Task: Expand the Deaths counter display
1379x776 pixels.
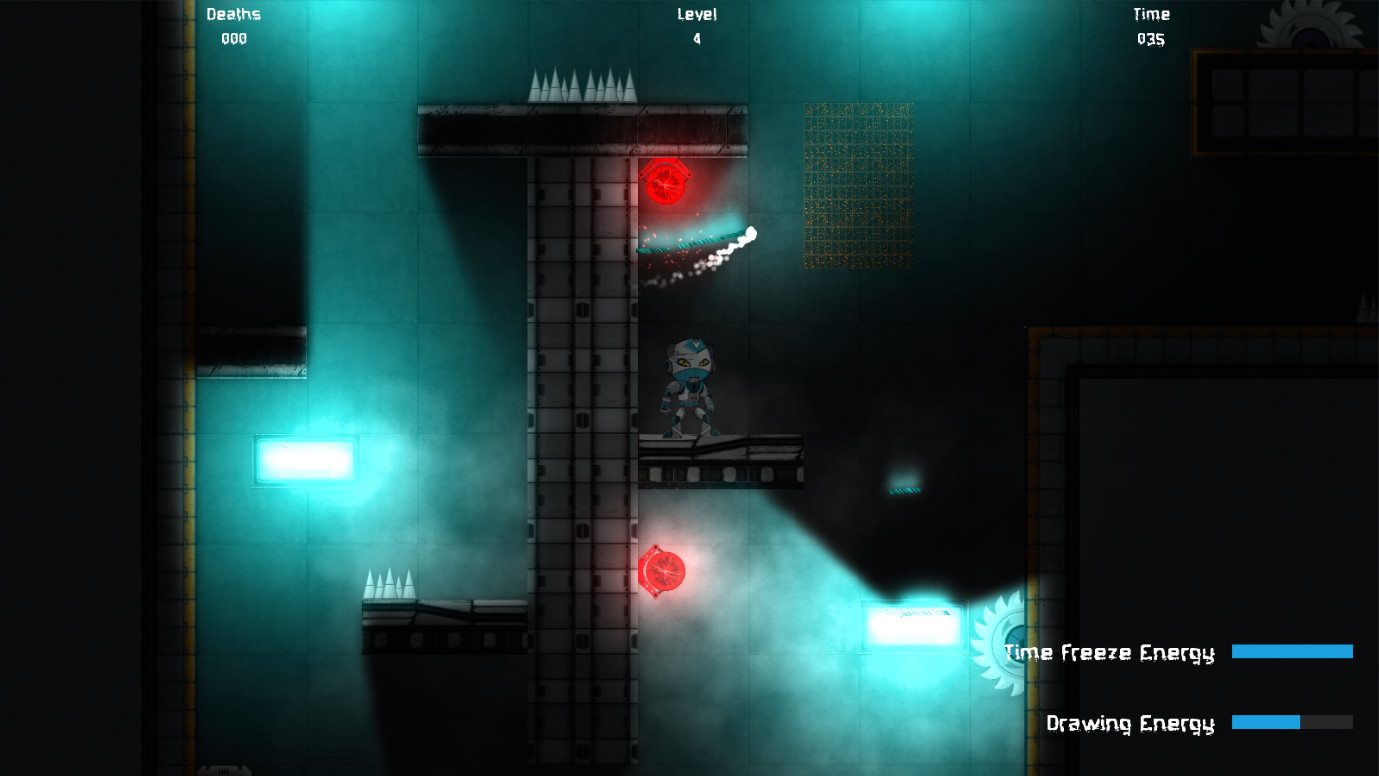Action: (x=232, y=27)
